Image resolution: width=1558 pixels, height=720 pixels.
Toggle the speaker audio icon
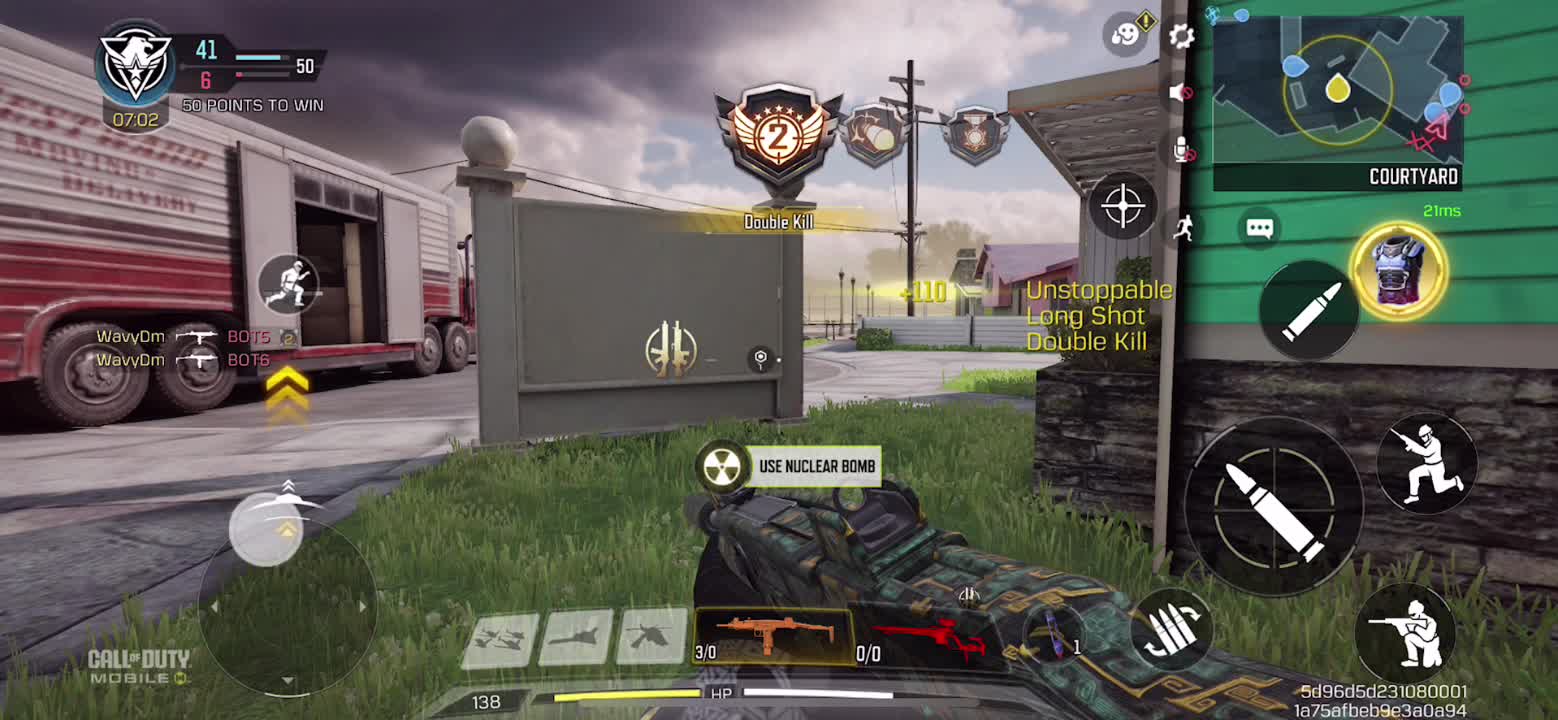[x=1181, y=92]
